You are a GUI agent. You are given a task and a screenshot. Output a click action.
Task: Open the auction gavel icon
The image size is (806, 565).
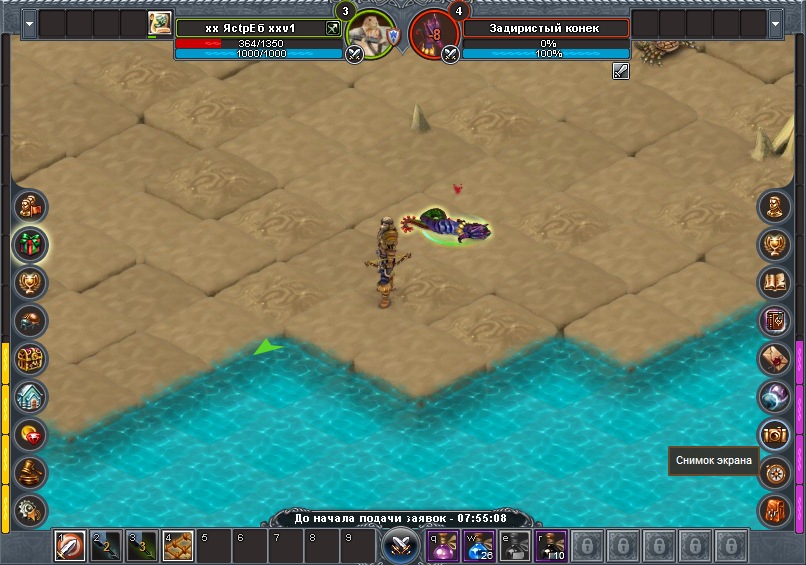31,472
